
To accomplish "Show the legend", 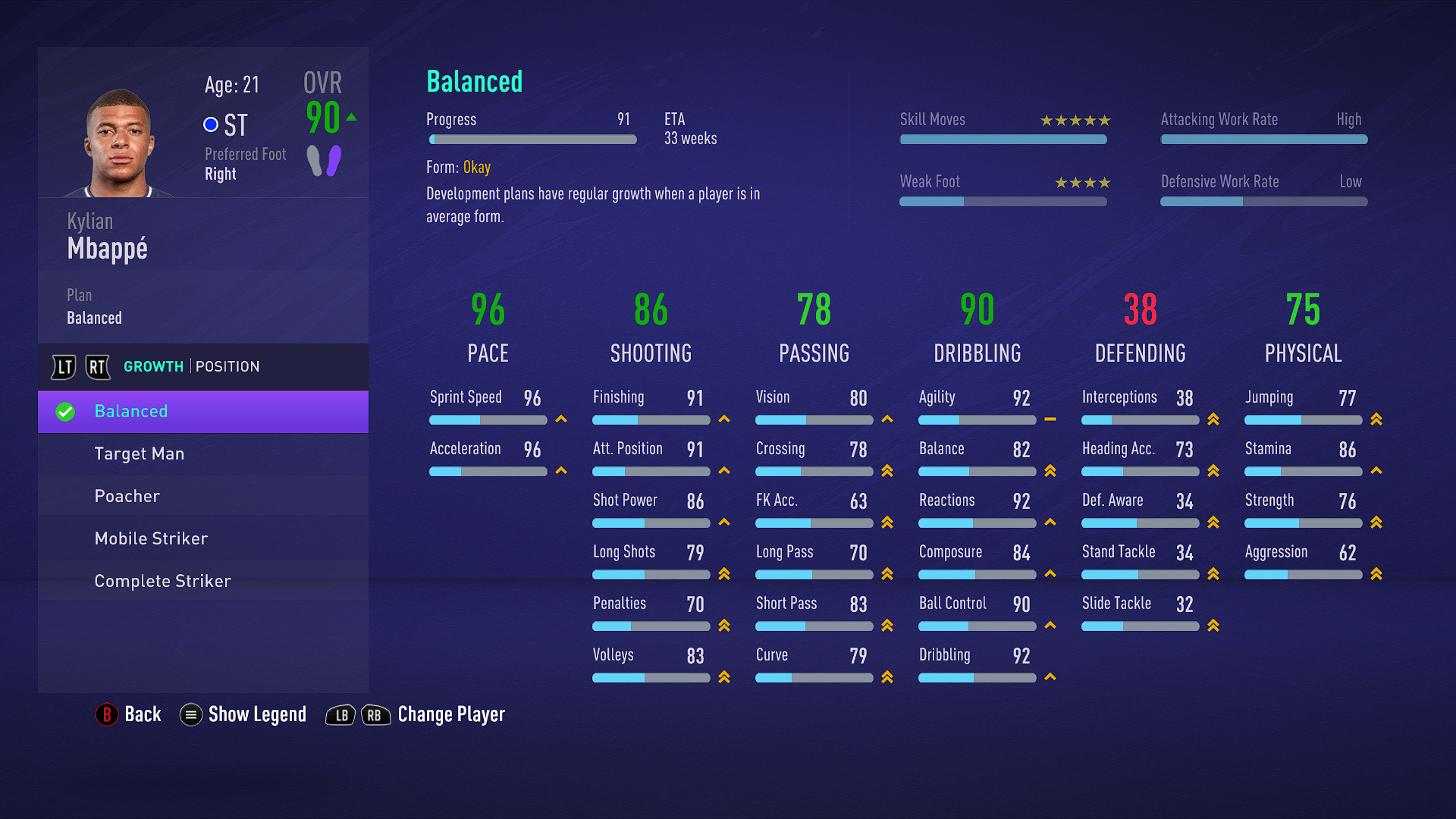I will click(243, 714).
